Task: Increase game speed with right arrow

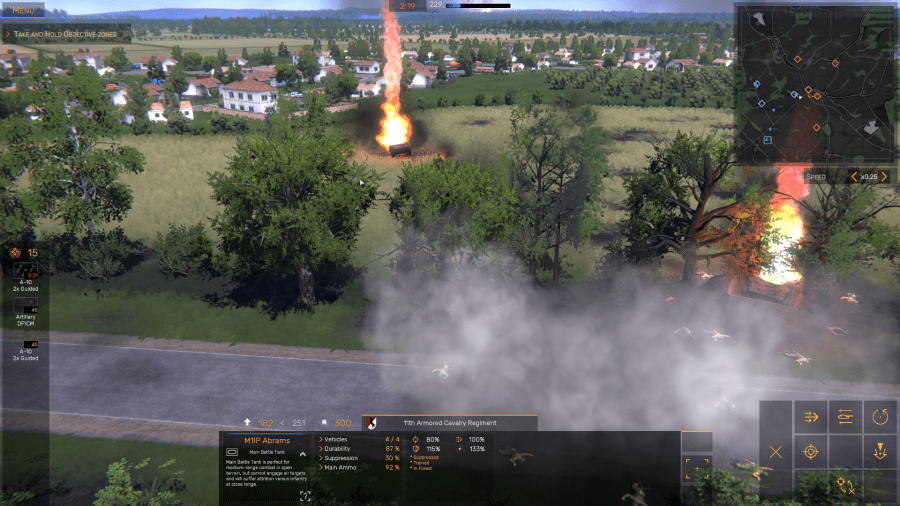Action: point(883,177)
